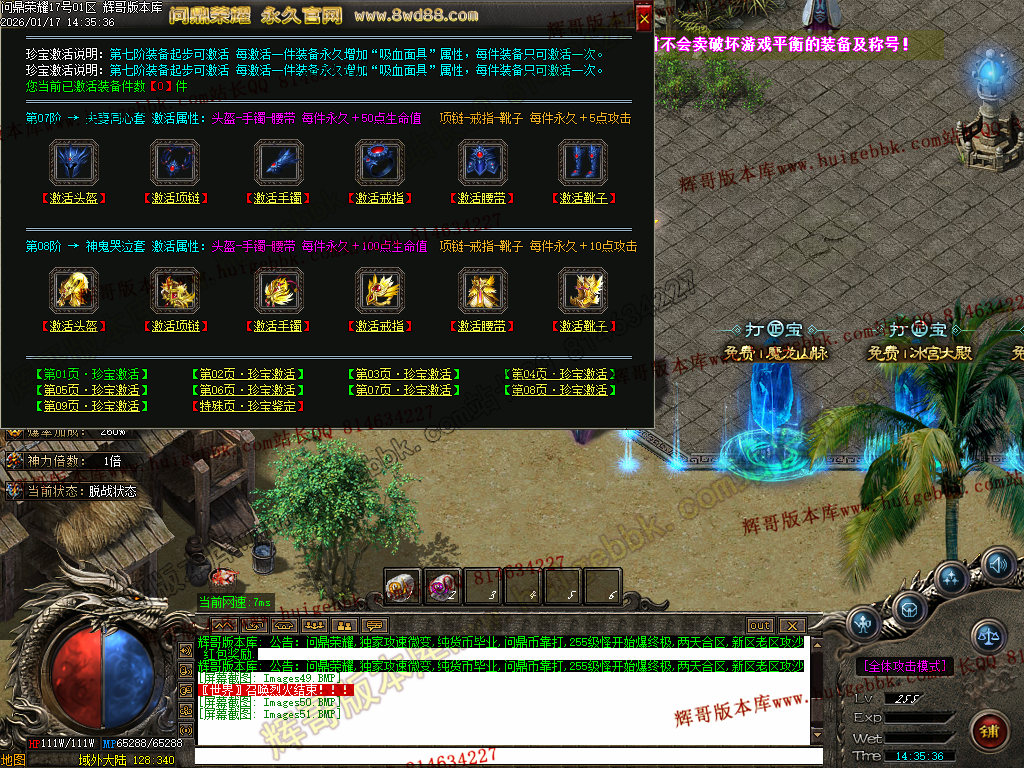Click the chat panel's 'out' button
The height and width of the screenshot is (768, 1024).
tap(760, 625)
